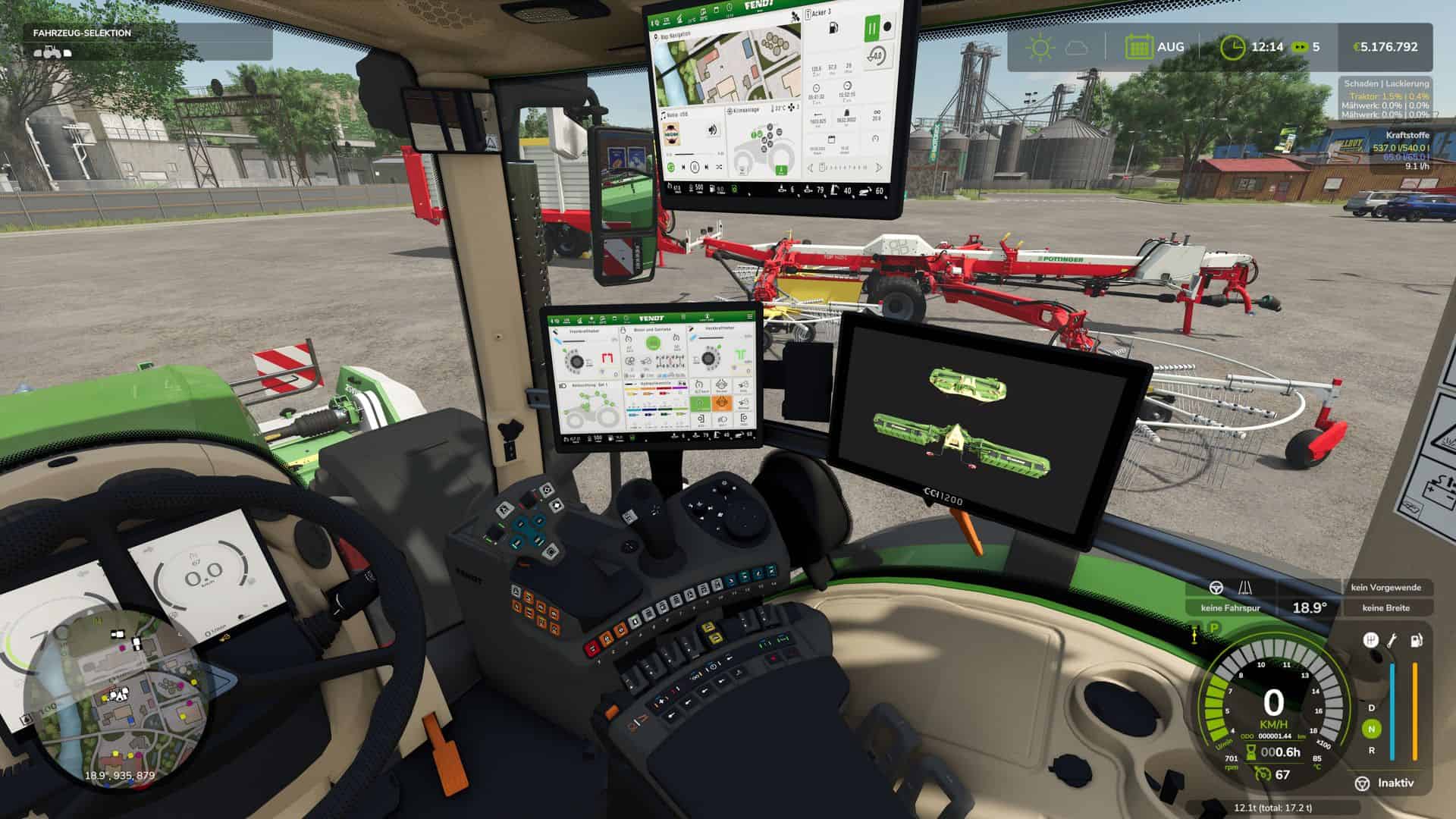Click the steering wheel icon next to Inaktiv
The height and width of the screenshot is (819, 1456).
click(1363, 783)
